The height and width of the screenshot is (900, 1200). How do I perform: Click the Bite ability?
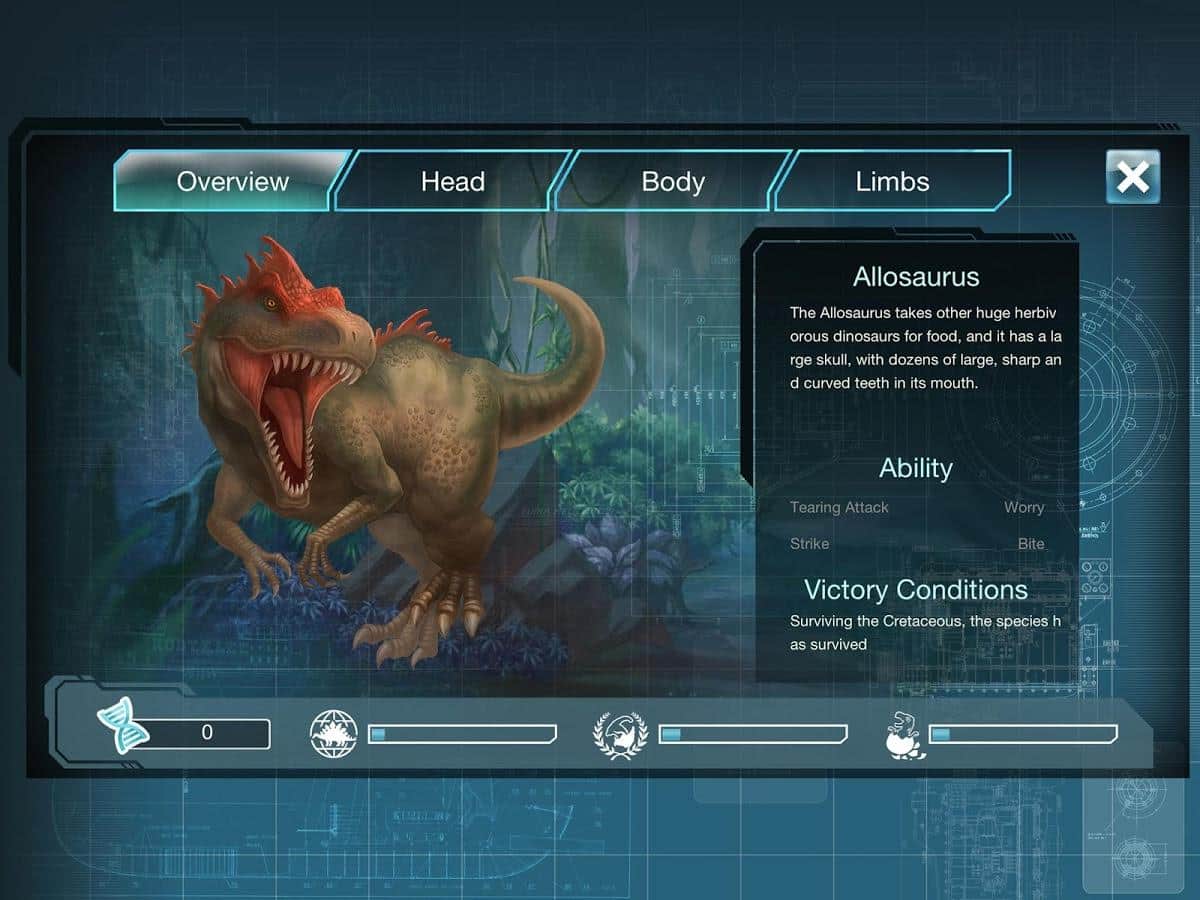1031,544
